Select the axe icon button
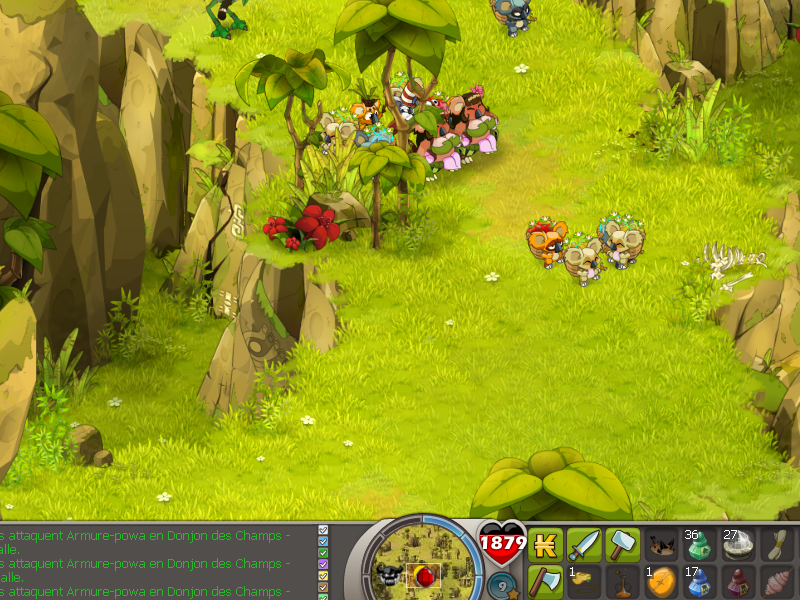800x600 pixels. pos(545,581)
